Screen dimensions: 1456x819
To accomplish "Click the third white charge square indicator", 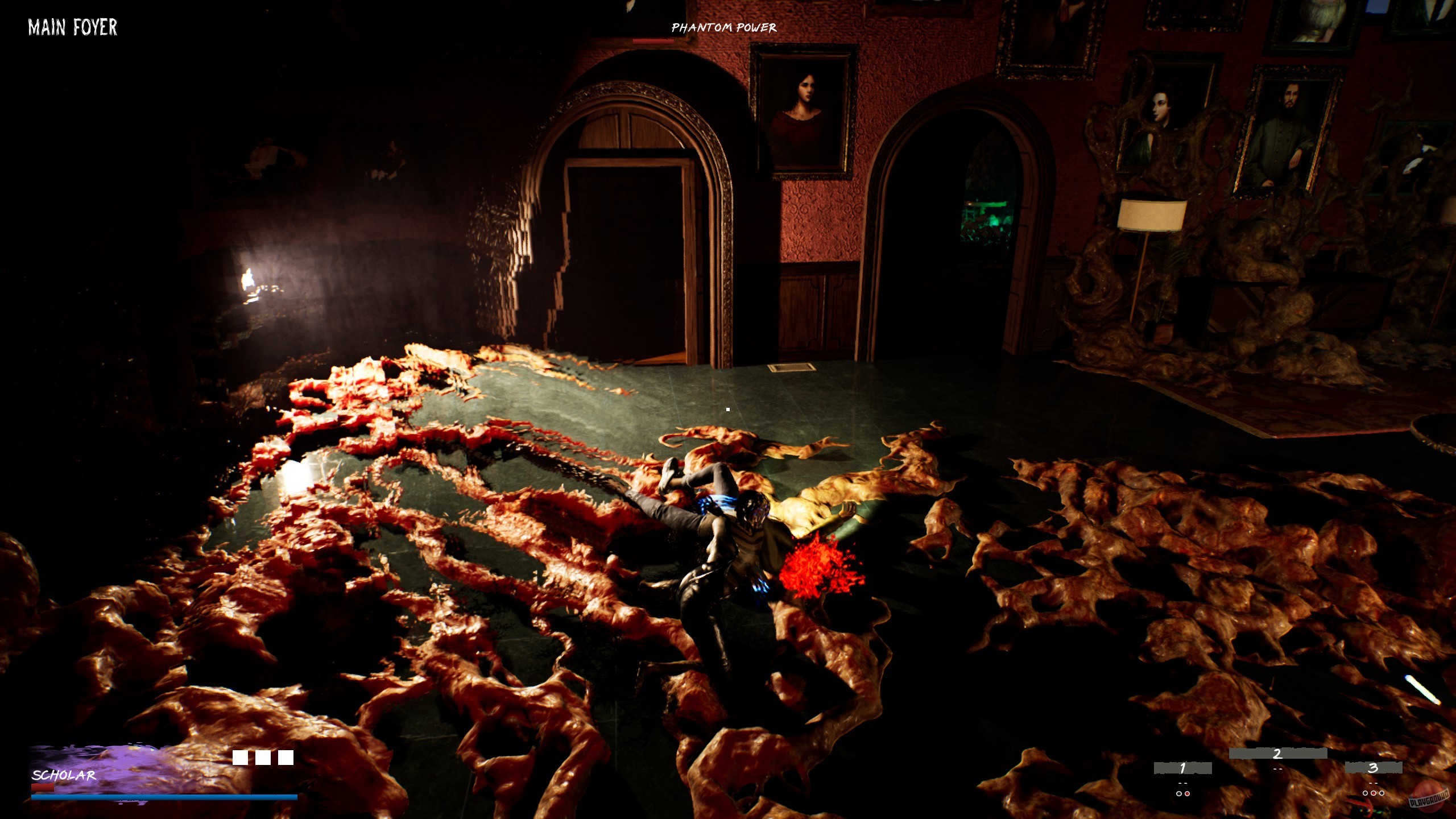I will coord(286,758).
